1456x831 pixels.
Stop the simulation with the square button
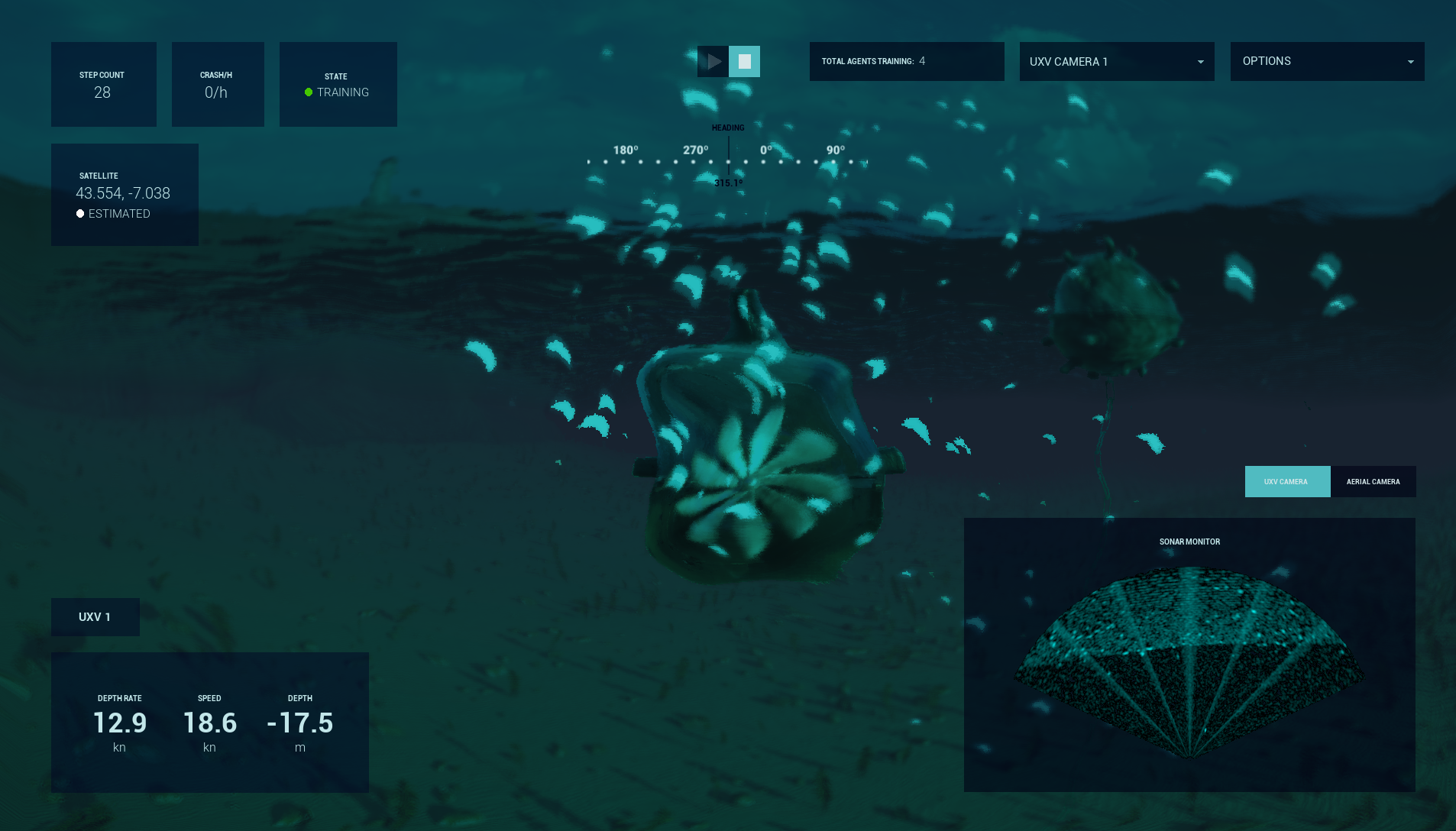click(x=744, y=62)
